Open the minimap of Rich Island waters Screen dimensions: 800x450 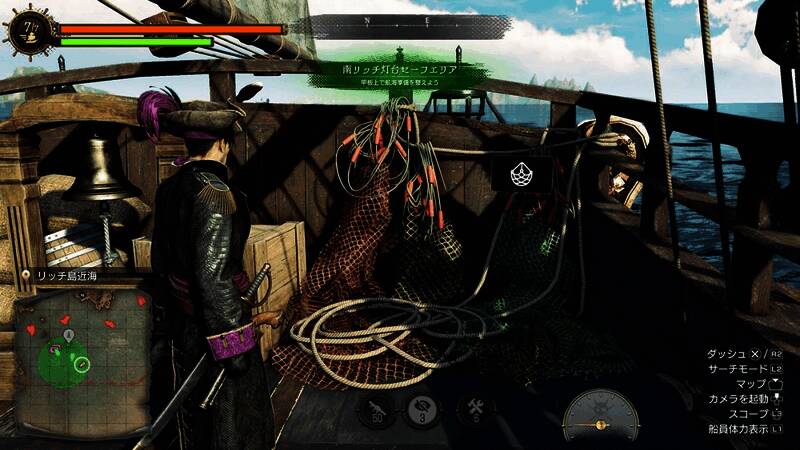(82, 340)
